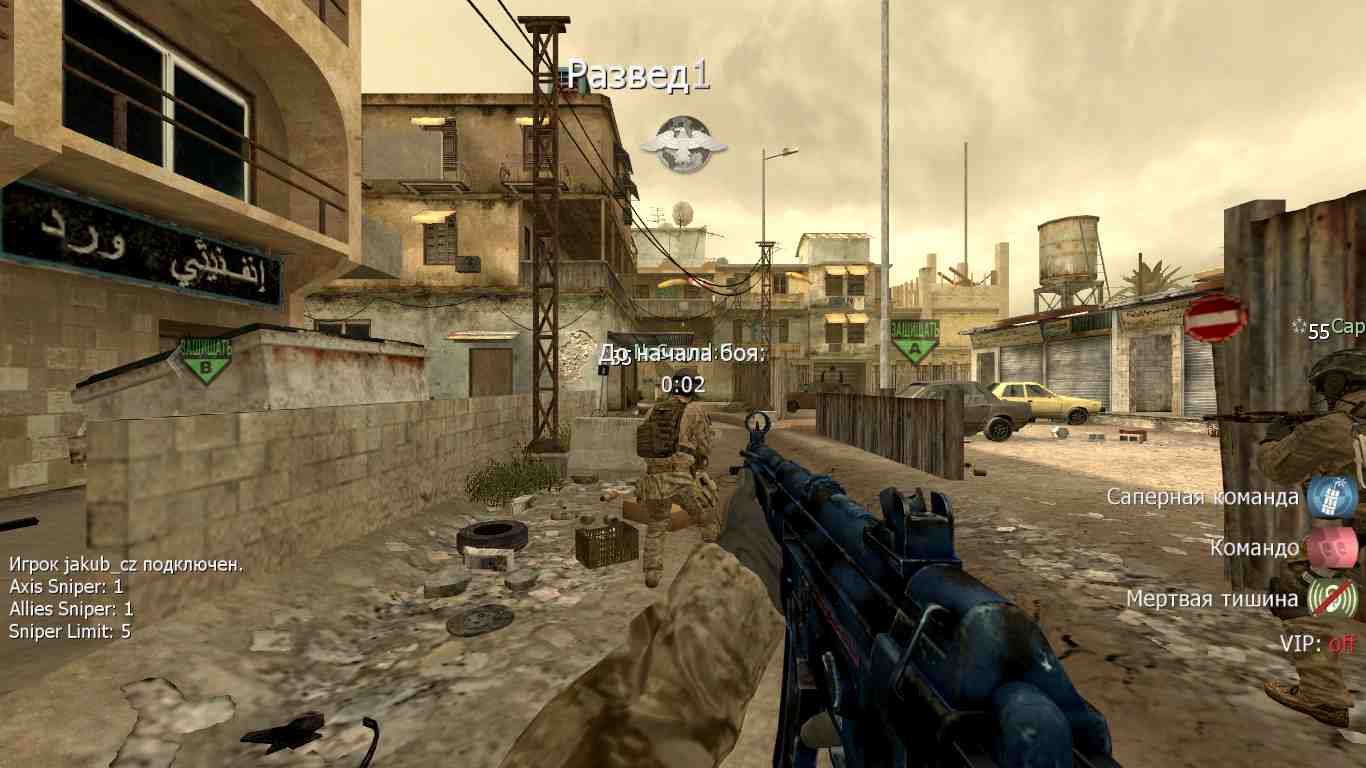Select the green objective B marker
The image size is (1366, 768).
pos(205,360)
